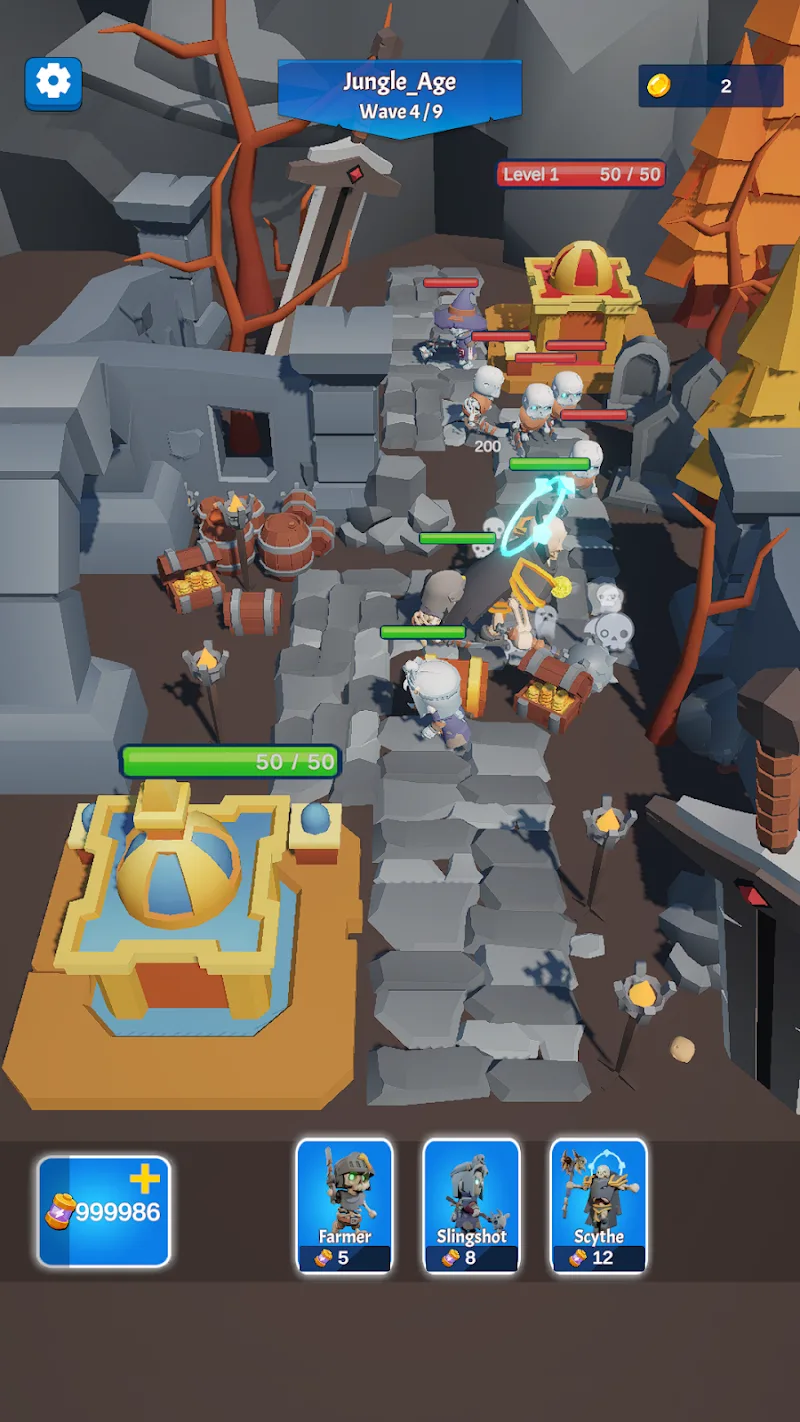Viewport: 800px width, 1422px height.
Task: Select the Slingshot unit card
Action: pos(471,1205)
